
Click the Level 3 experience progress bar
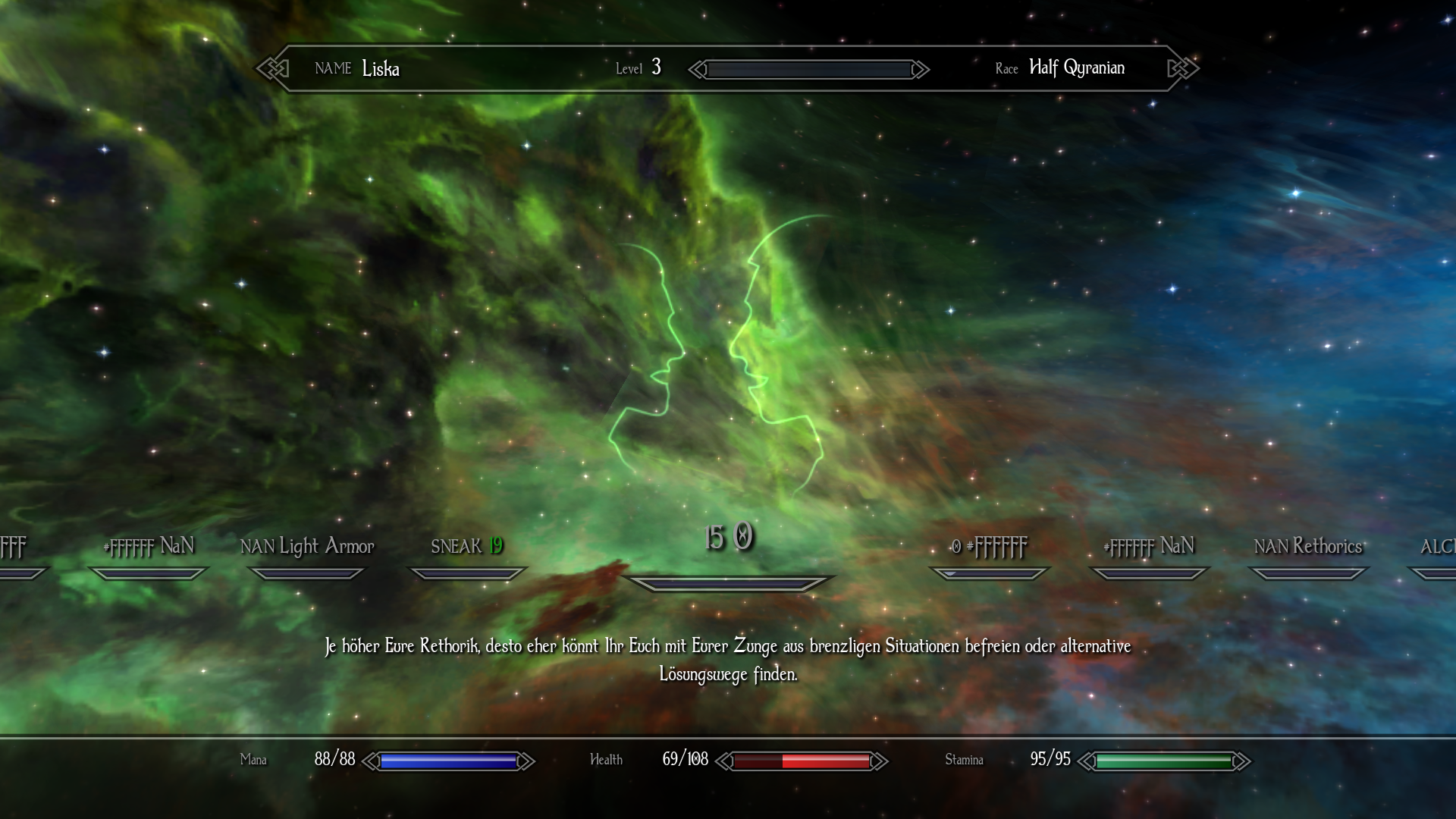point(808,69)
